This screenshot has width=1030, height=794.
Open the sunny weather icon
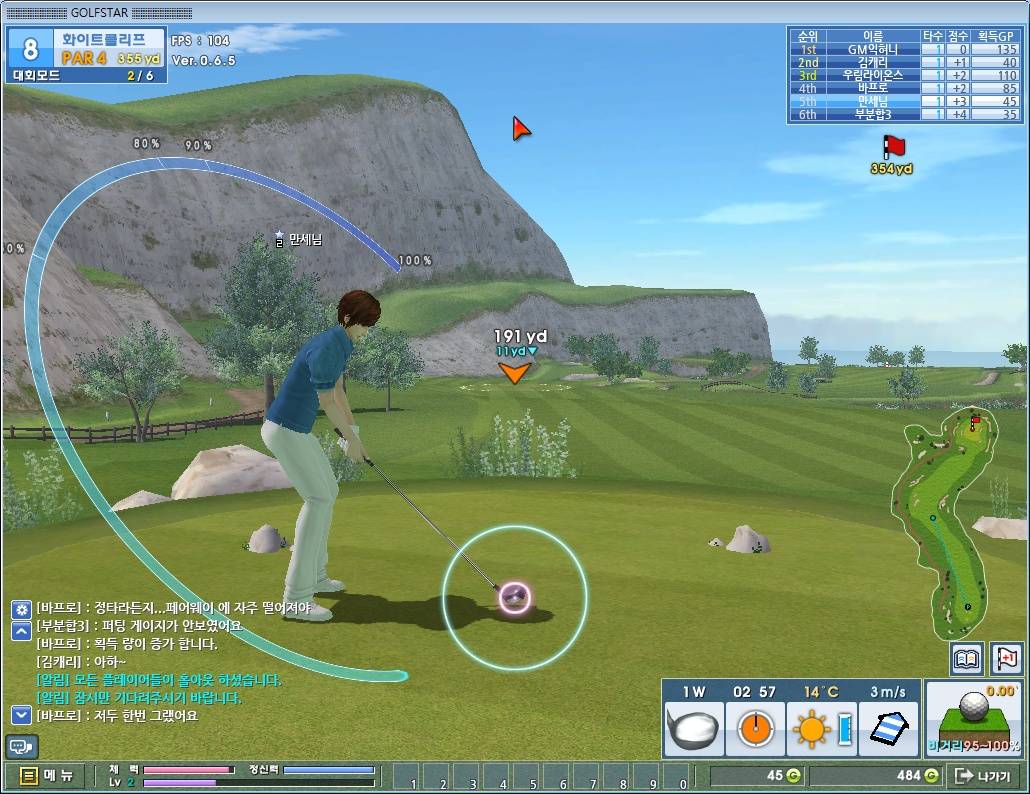(814, 730)
